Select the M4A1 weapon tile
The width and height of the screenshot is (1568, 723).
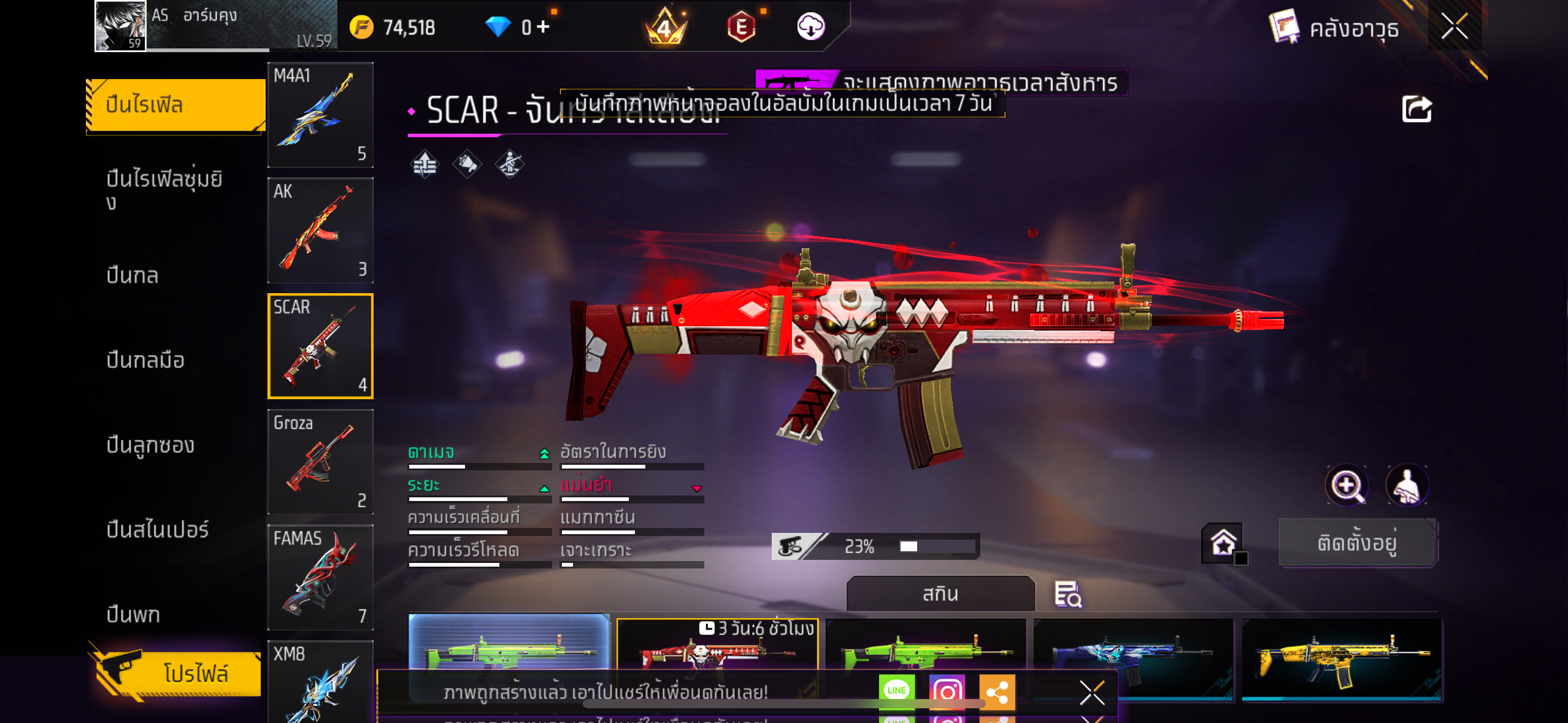[x=320, y=115]
